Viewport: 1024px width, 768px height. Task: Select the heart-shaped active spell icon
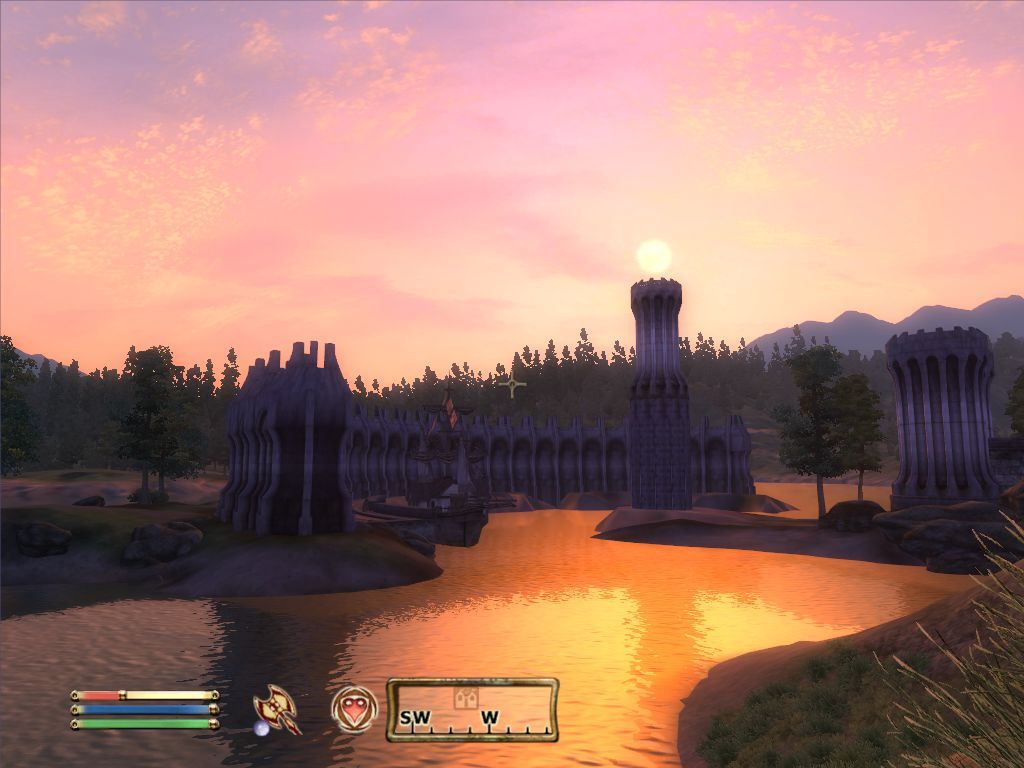click(x=354, y=709)
